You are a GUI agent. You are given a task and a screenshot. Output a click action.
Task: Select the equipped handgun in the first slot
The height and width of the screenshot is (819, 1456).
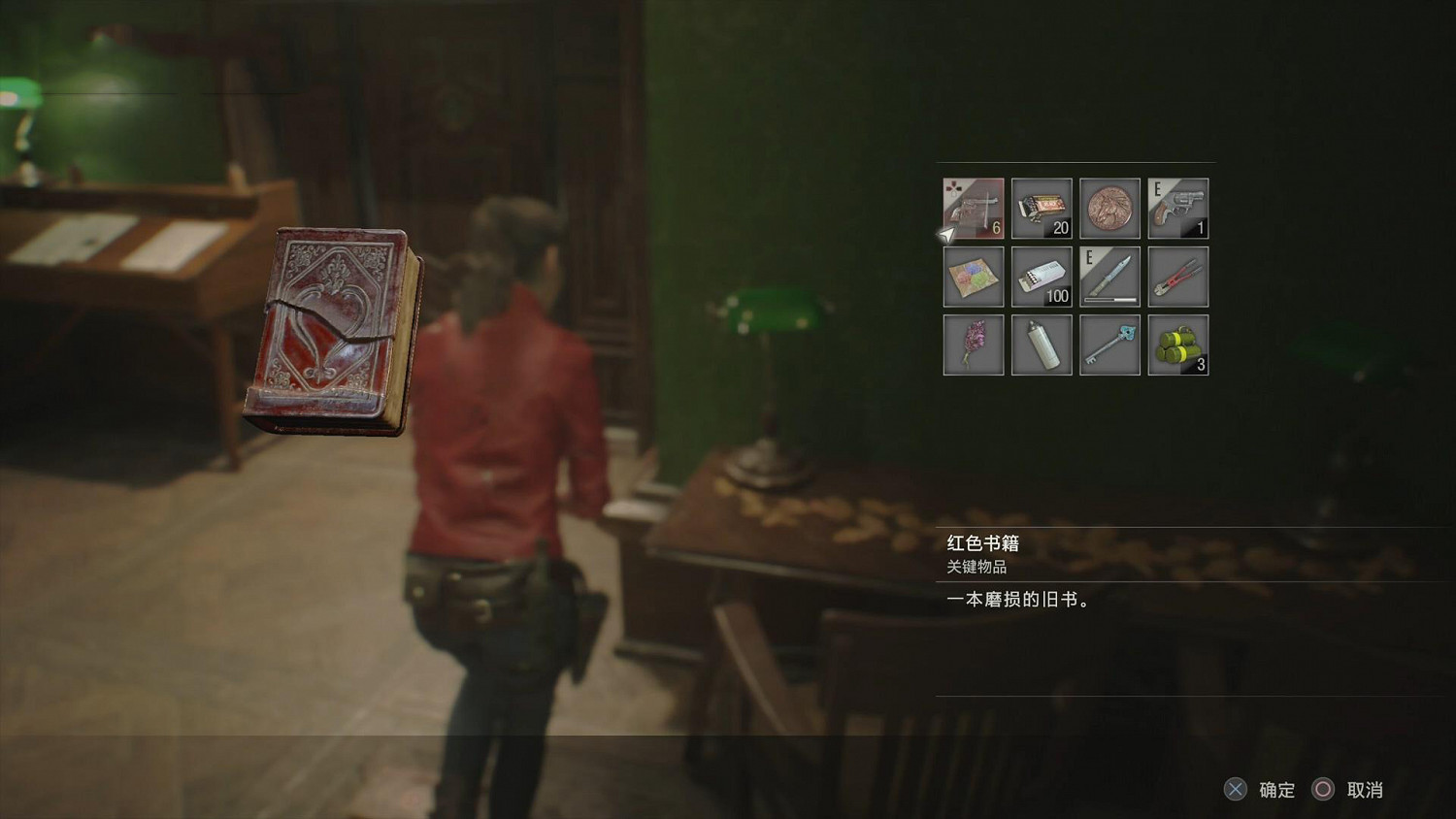click(973, 207)
